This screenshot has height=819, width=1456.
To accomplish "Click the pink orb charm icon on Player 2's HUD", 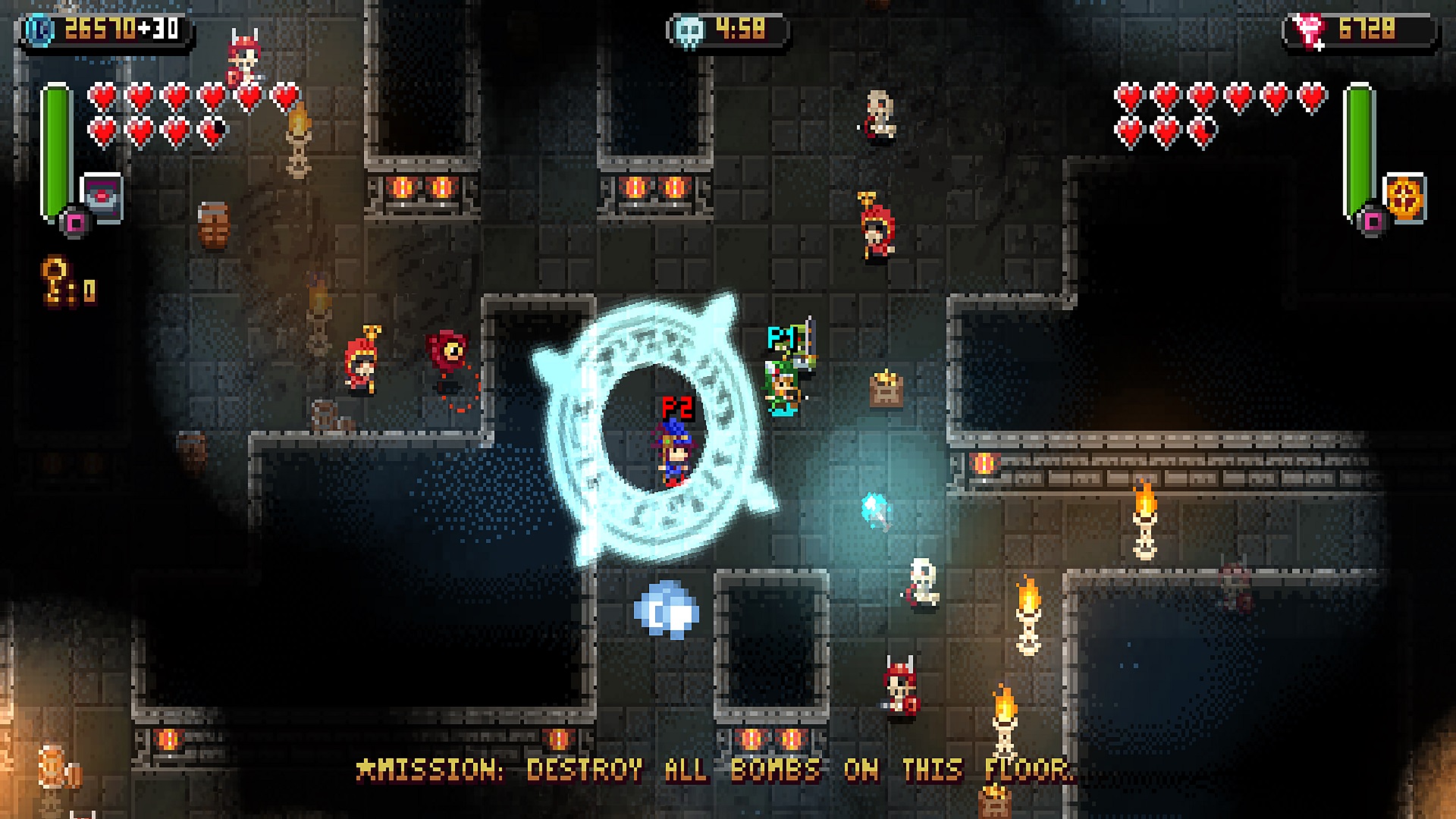I will click(1375, 220).
